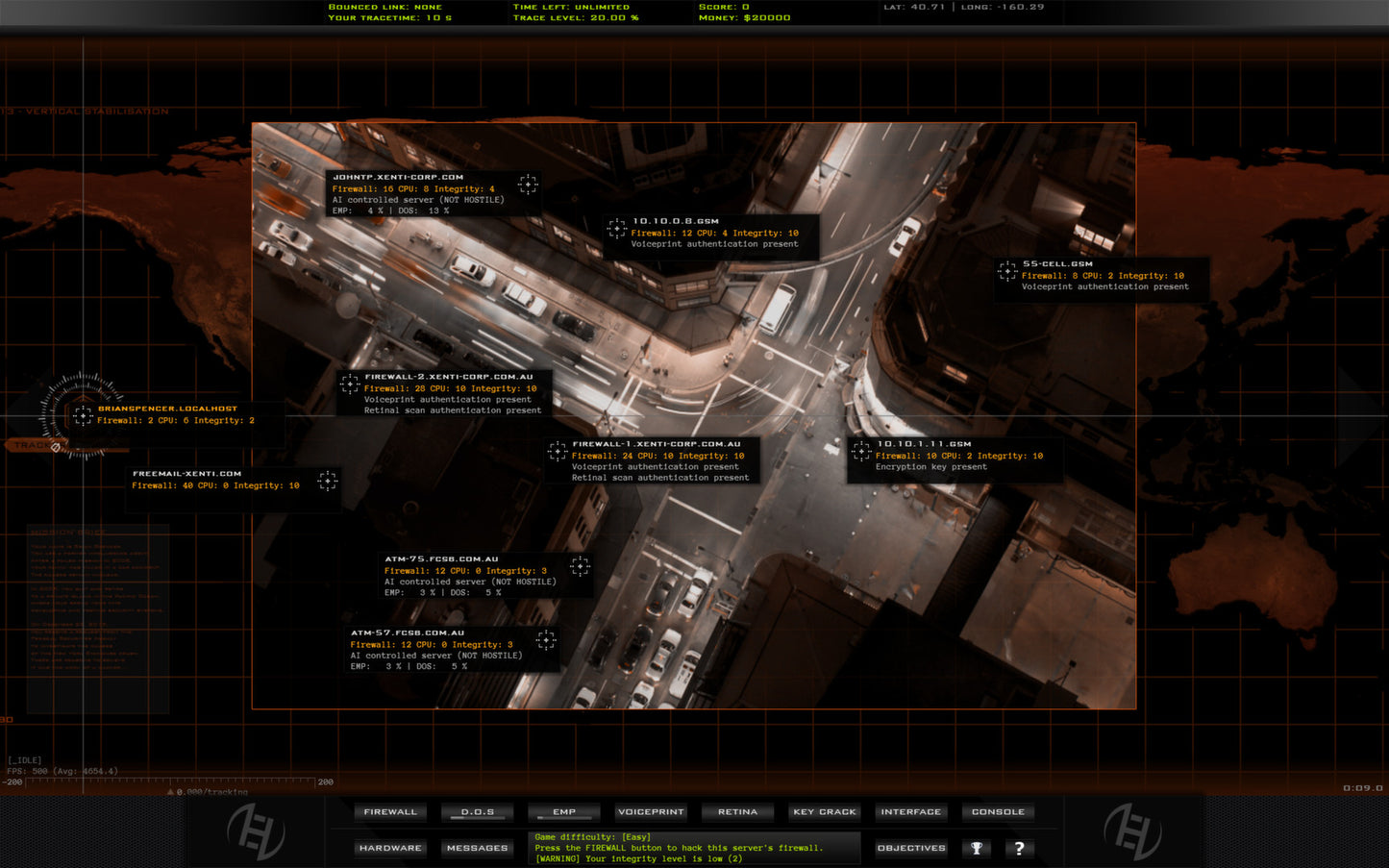Select the atm-75.fcsb.com.au target crosshair
1389x868 pixels.
click(581, 565)
